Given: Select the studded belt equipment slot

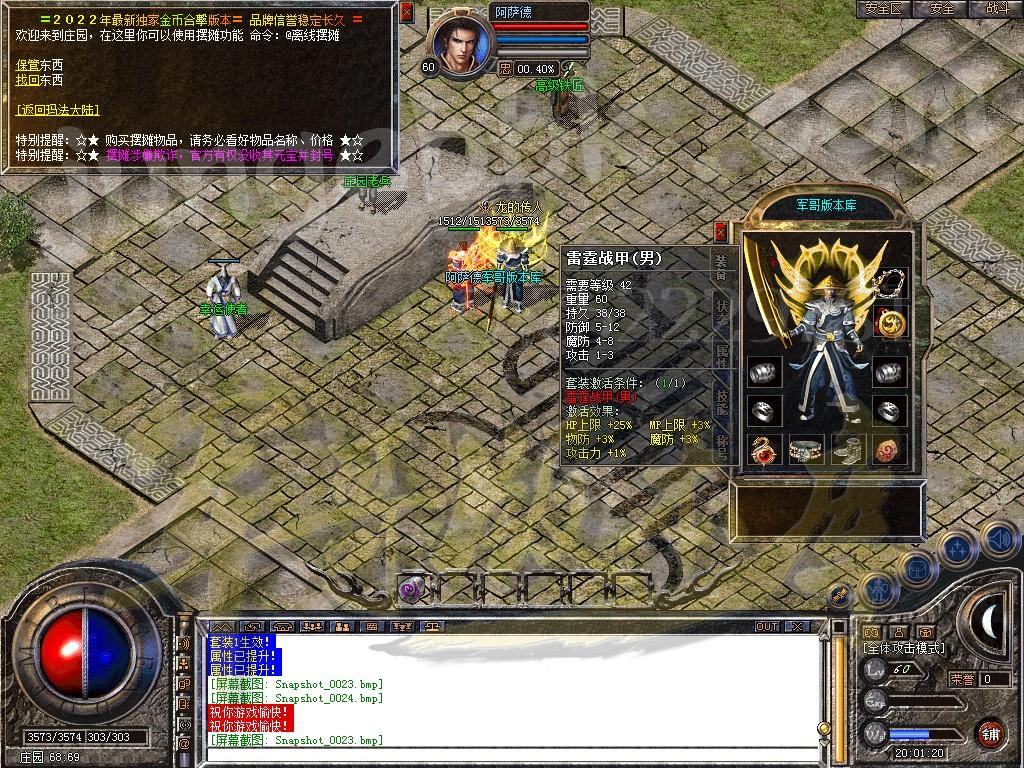Looking at the screenshot, I should pyautogui.click(x=807, y=449).
